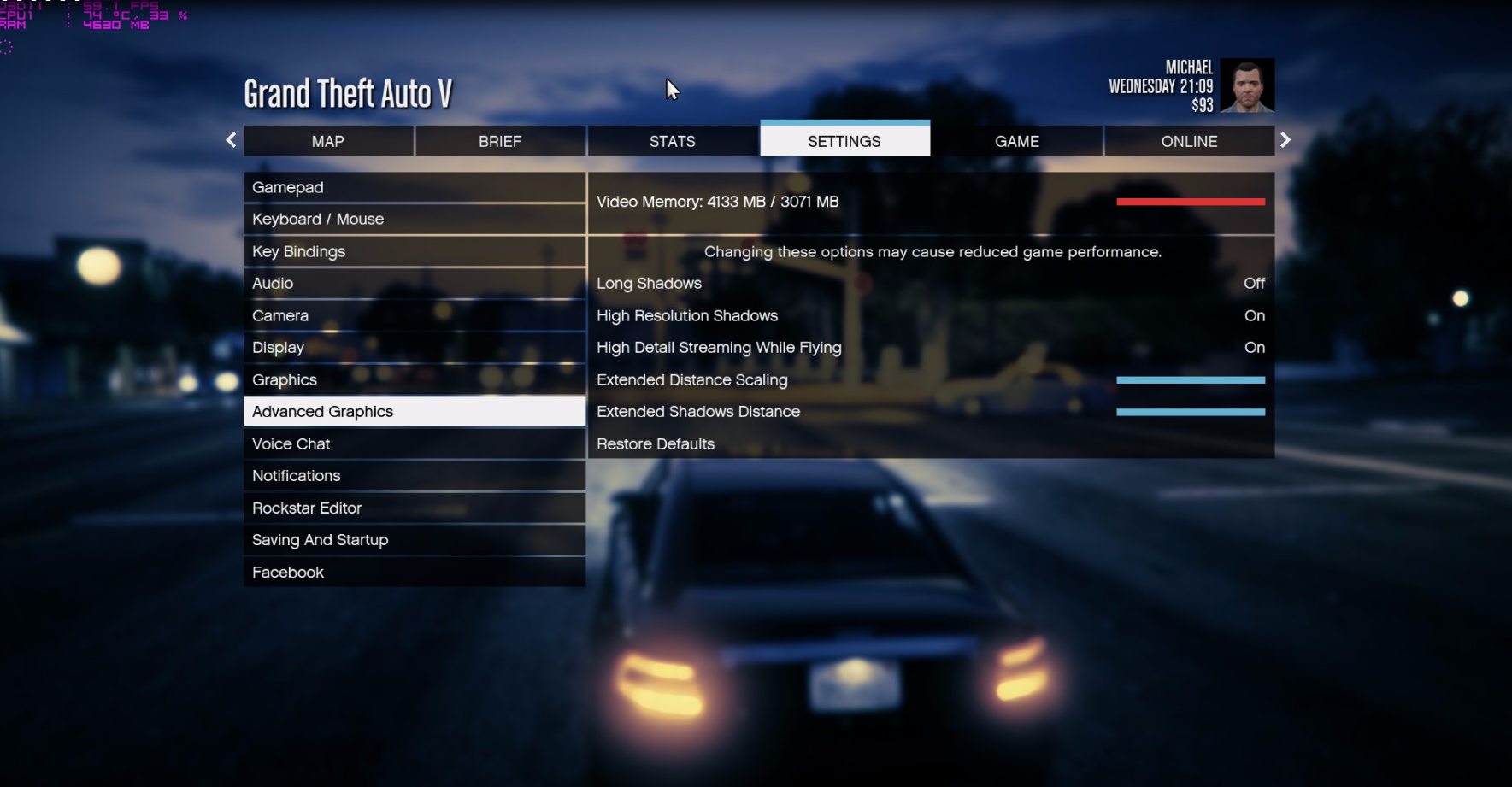Screen dimensions: 1512x787
Task: Choose the Audio settings
Action: [x=414, y=284]
